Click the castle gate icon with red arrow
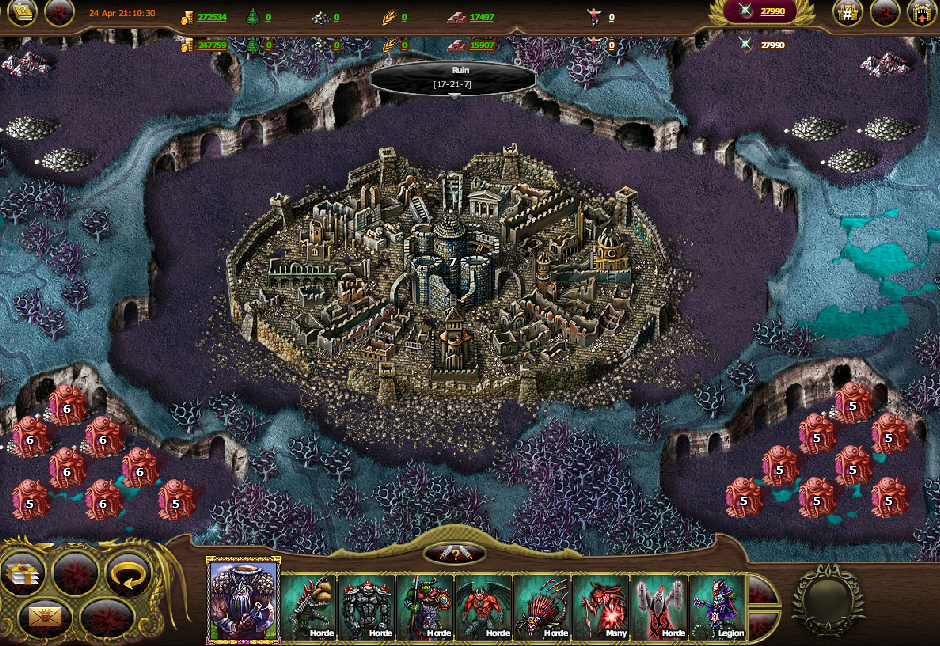The height and width of the screenshot is (646, 940). 922,12
